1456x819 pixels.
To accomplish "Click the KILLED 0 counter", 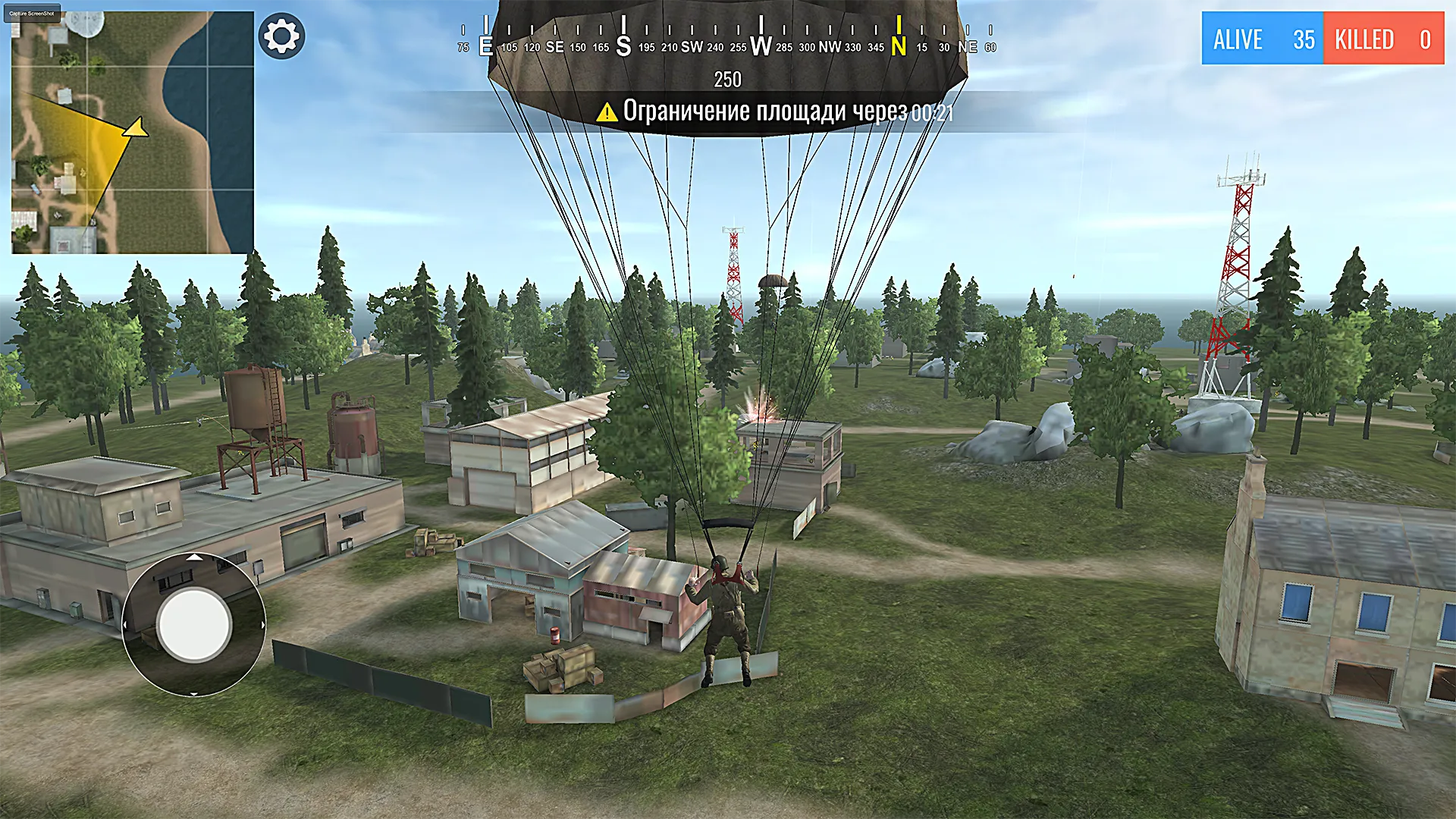I will coord(1382,39).
